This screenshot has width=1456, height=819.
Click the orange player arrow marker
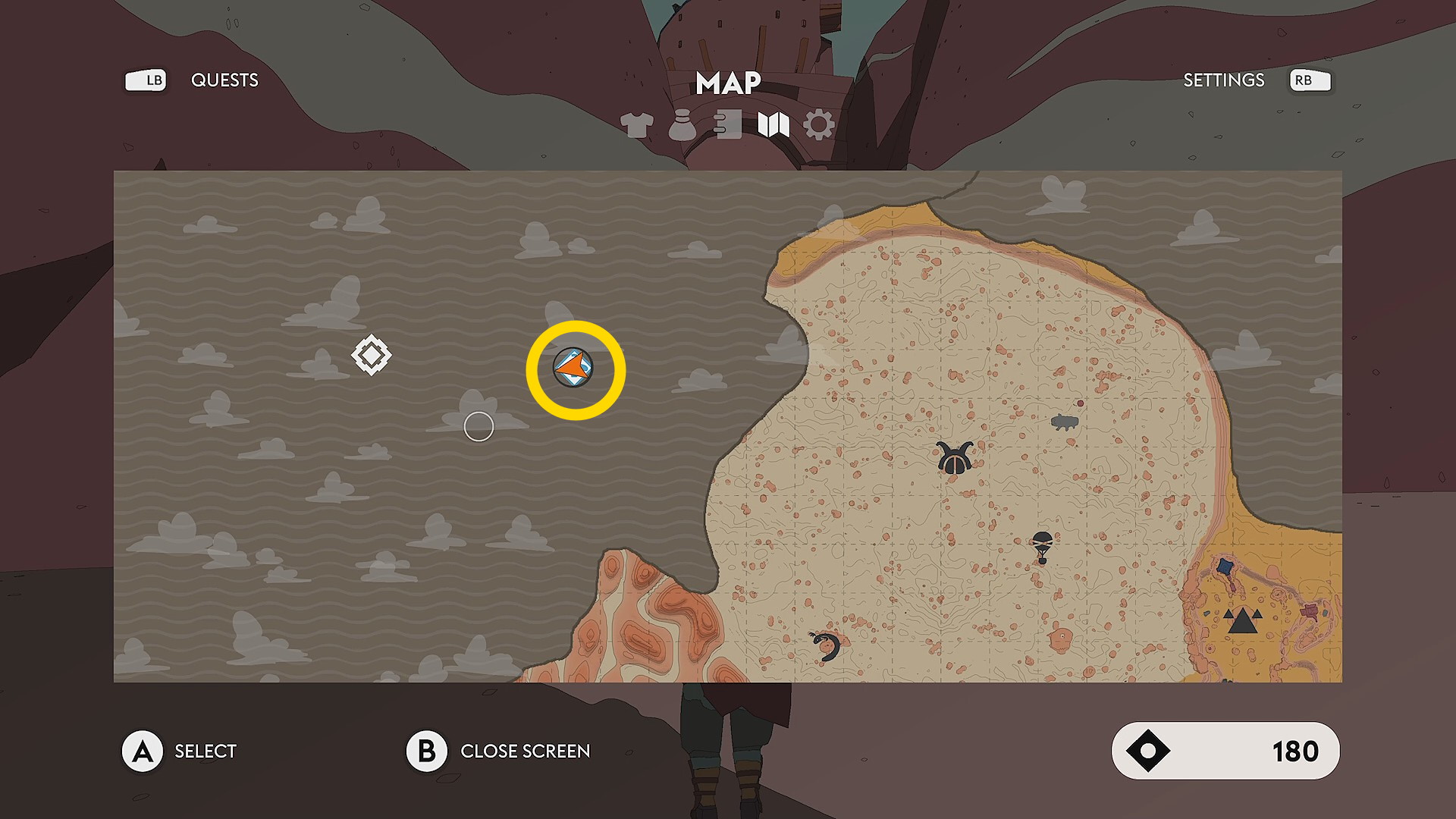coord(573,369)
